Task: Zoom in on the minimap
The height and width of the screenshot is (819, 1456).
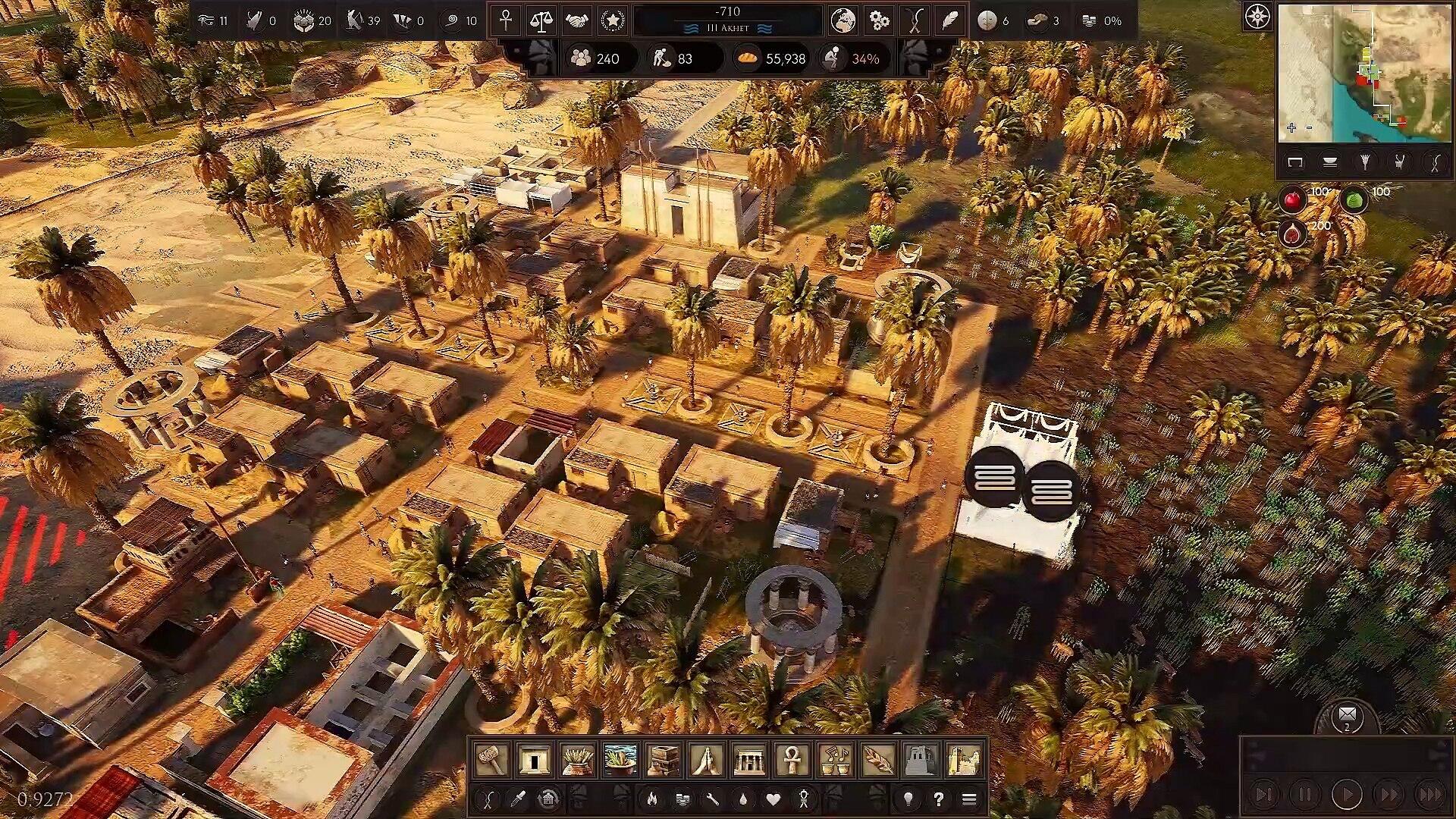Action: tap(1291, 127)
